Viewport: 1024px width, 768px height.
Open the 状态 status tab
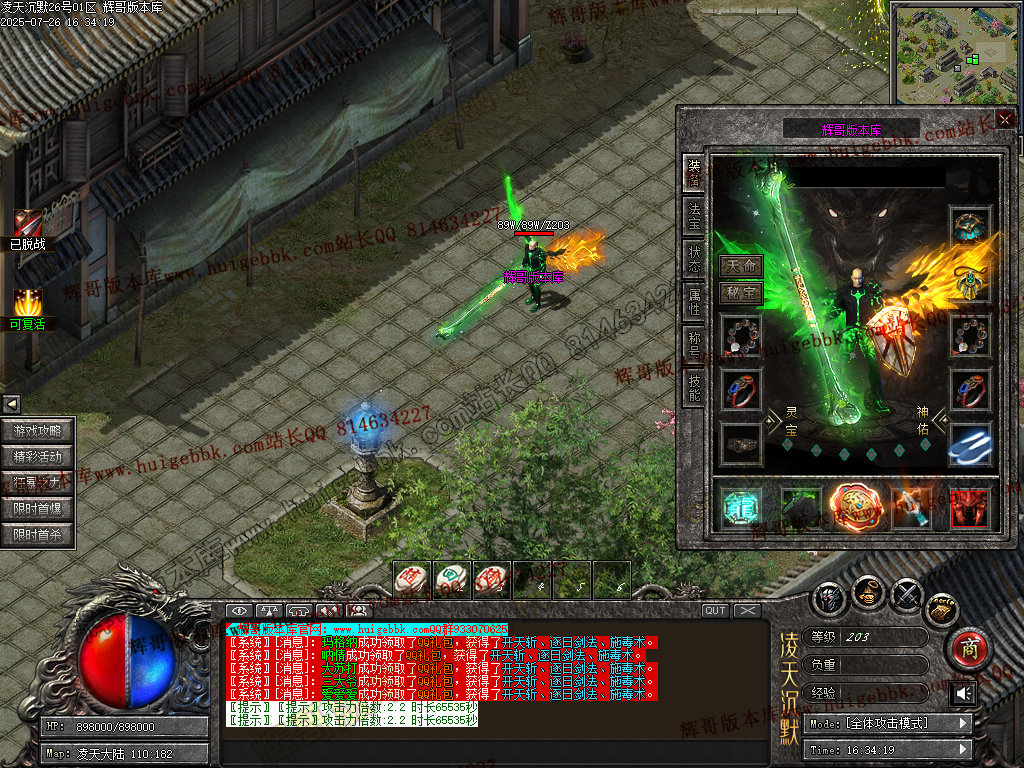point(693,259)
